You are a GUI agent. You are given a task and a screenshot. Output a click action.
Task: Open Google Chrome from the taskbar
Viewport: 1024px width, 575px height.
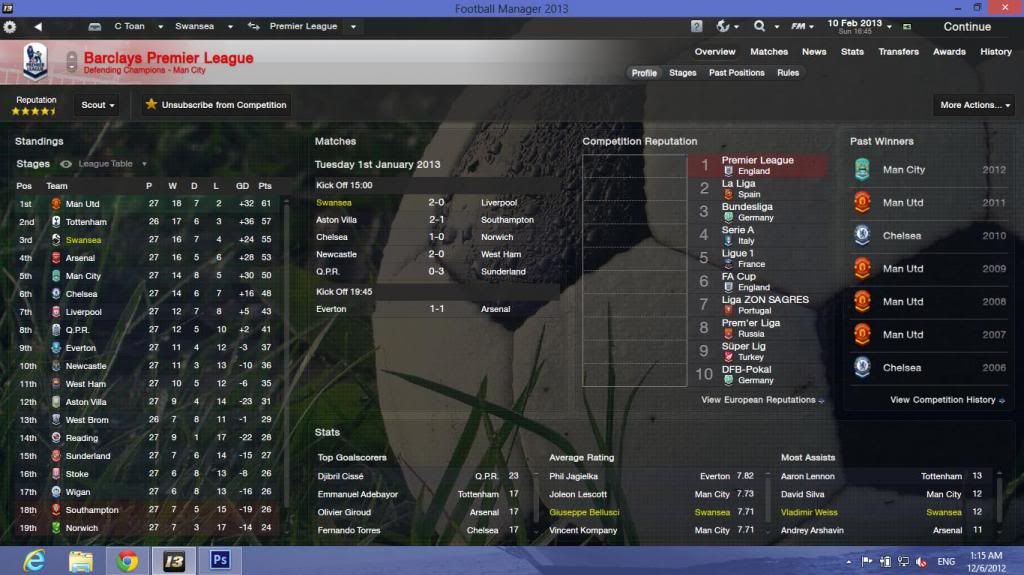[127, 561]
